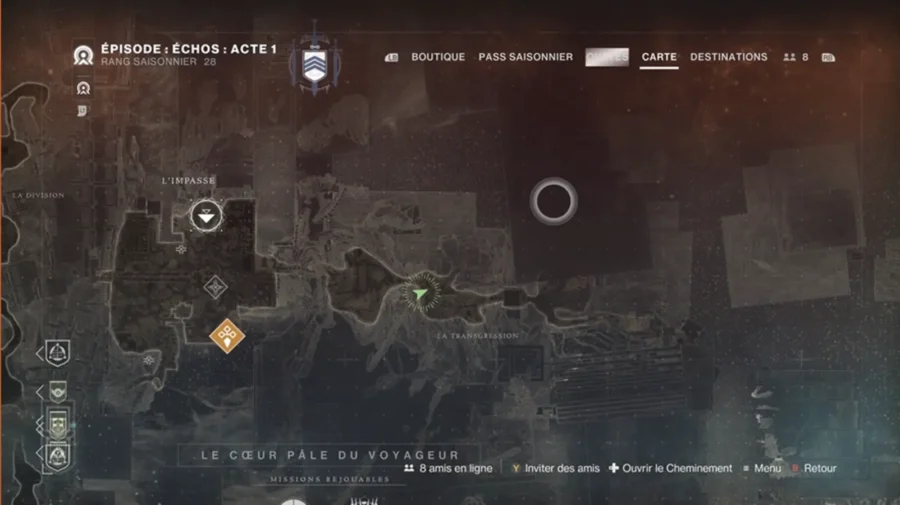Screen dimensions: 900x505
Task: Select the L'Impasse landing zone marker
Action: (207, 214)
